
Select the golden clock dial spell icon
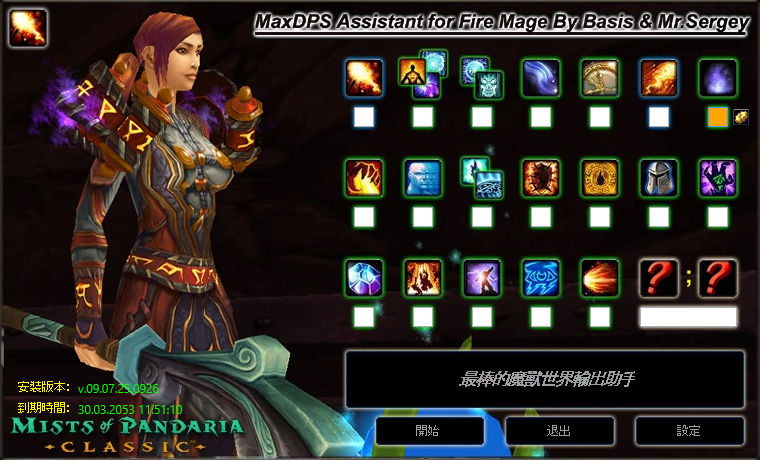click(600, 78)
